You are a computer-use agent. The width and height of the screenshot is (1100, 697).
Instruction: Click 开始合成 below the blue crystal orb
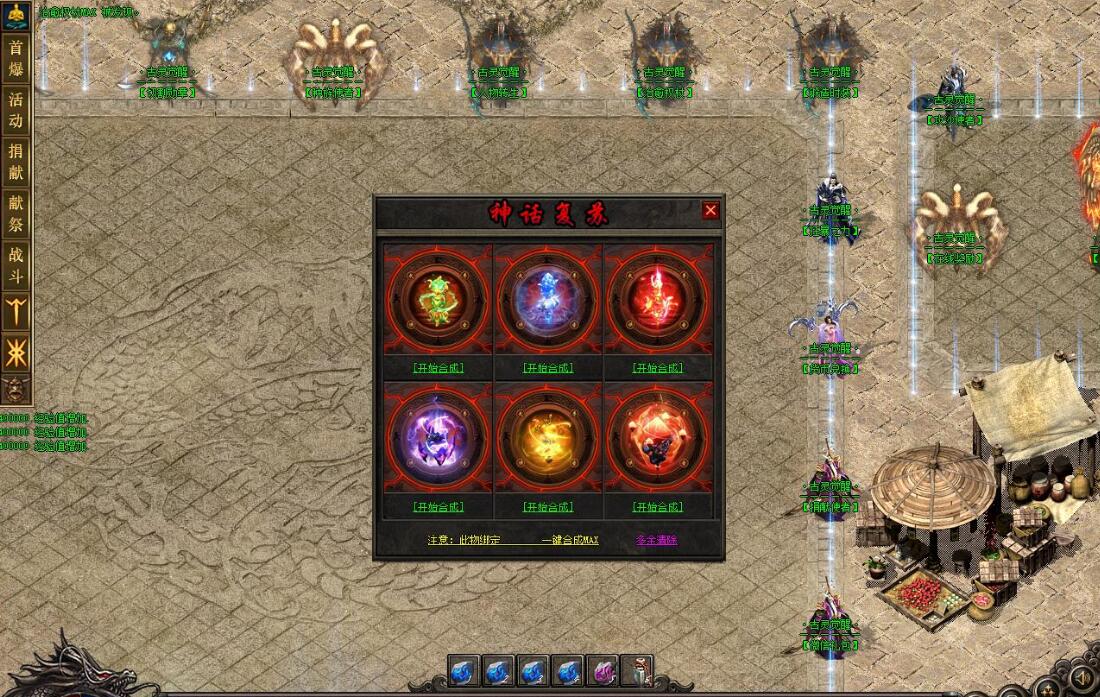pyautogui.click(x=548, y=368)
